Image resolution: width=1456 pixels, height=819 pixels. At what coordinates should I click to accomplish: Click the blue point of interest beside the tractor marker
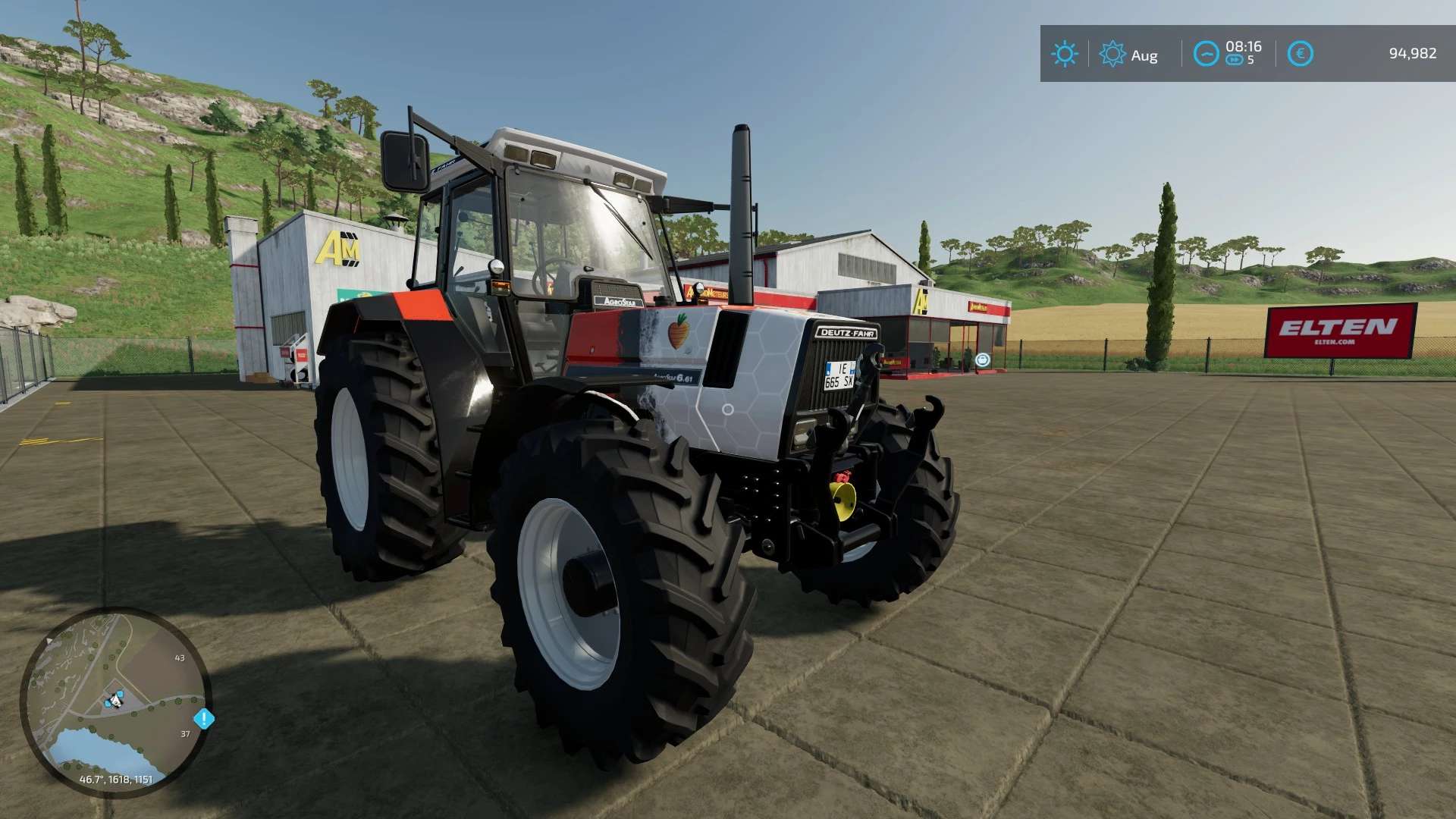point(121,693)
